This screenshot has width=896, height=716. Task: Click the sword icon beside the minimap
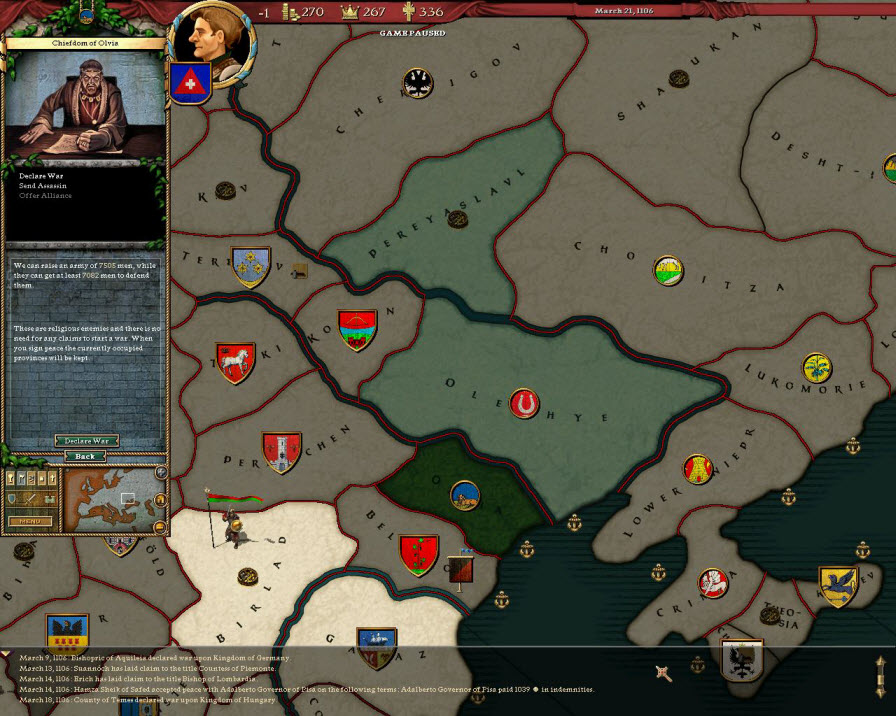[x=30, y=499]
